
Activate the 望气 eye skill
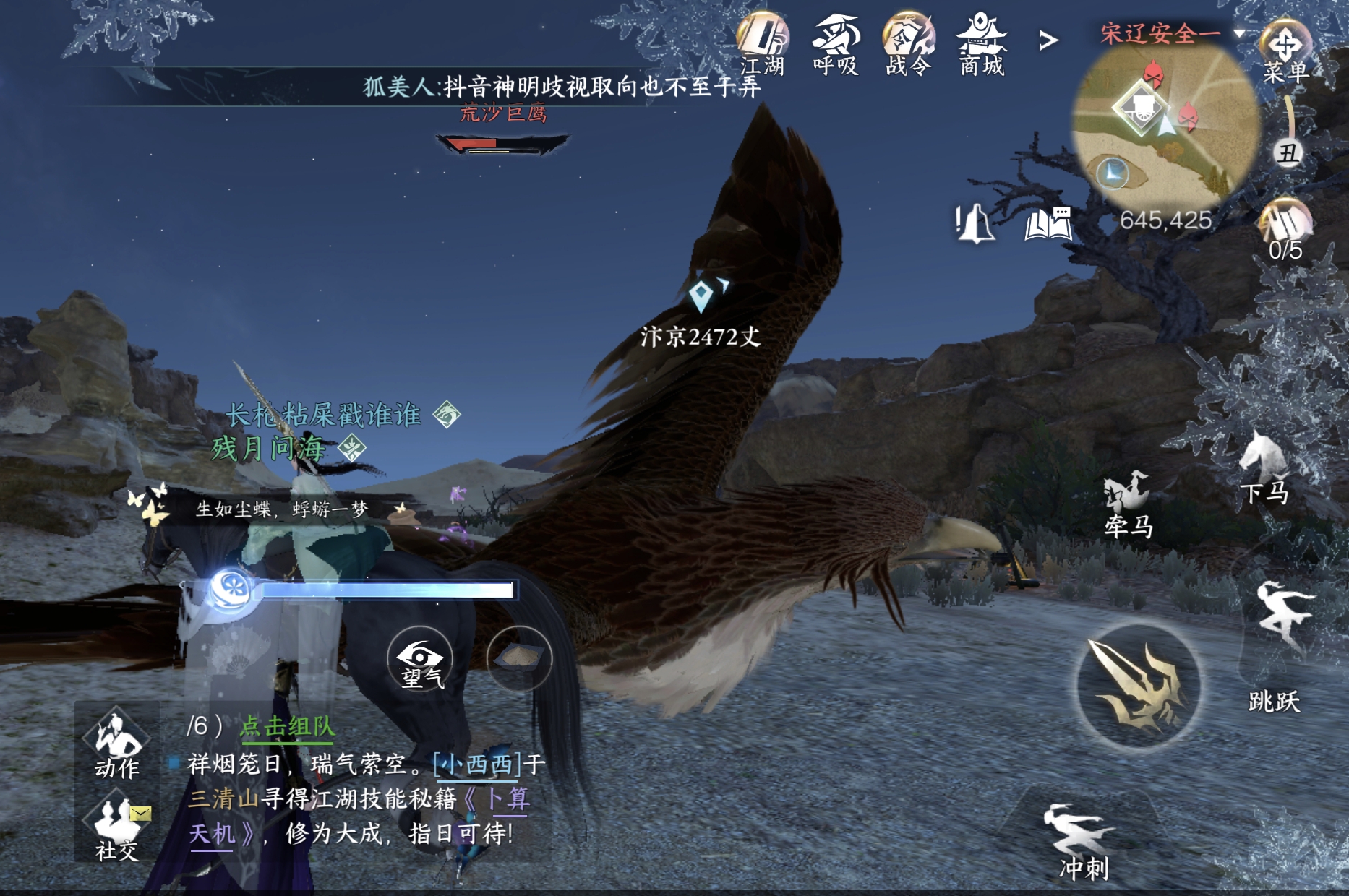pos(420,659)
